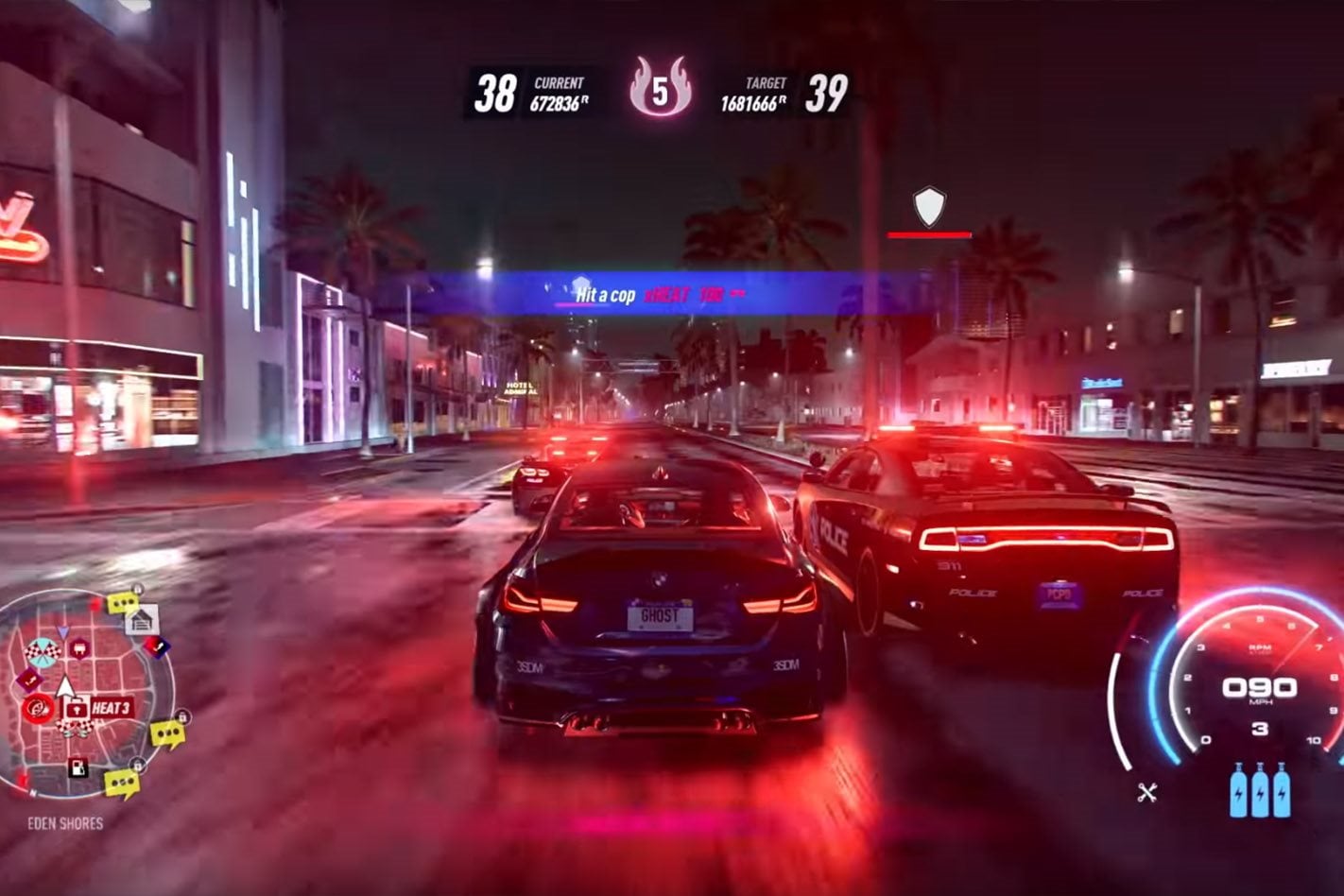The height and width of the screenshot is (896, 1344).
Task: Click the padlock on the bottom minimap marker
Action: point(138,765)
